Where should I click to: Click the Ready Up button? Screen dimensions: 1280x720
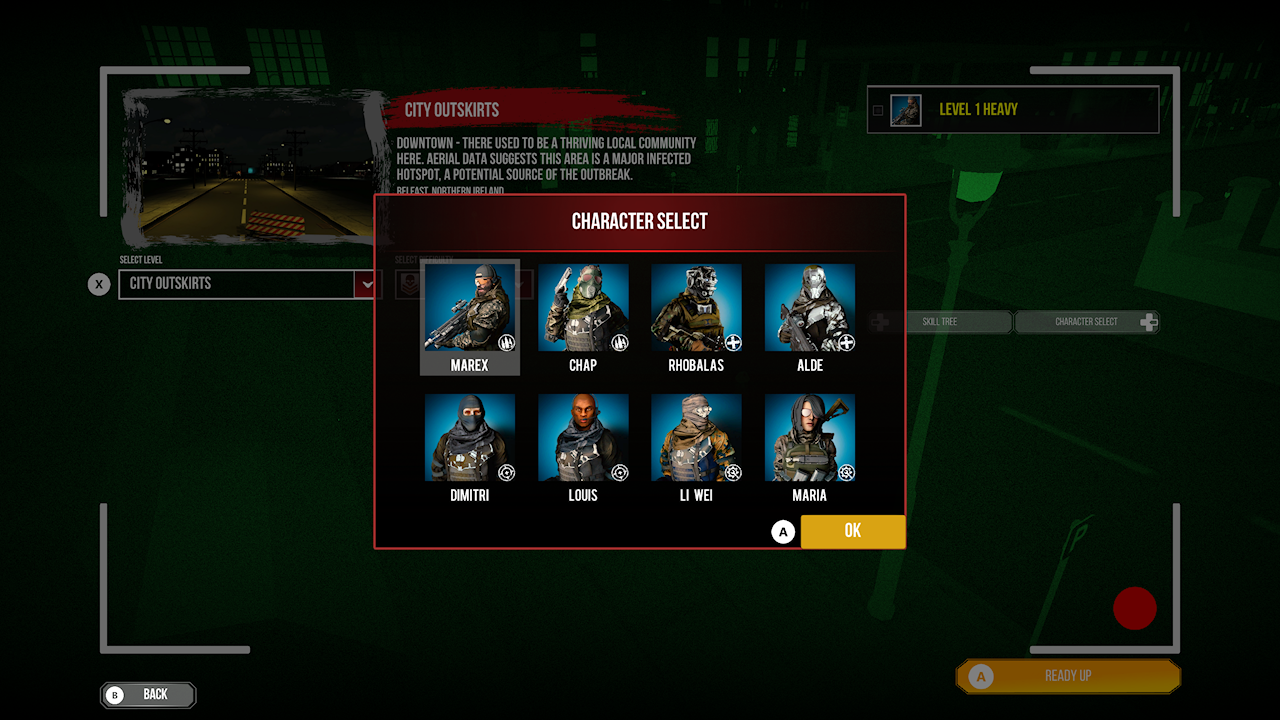[1068, 676]
